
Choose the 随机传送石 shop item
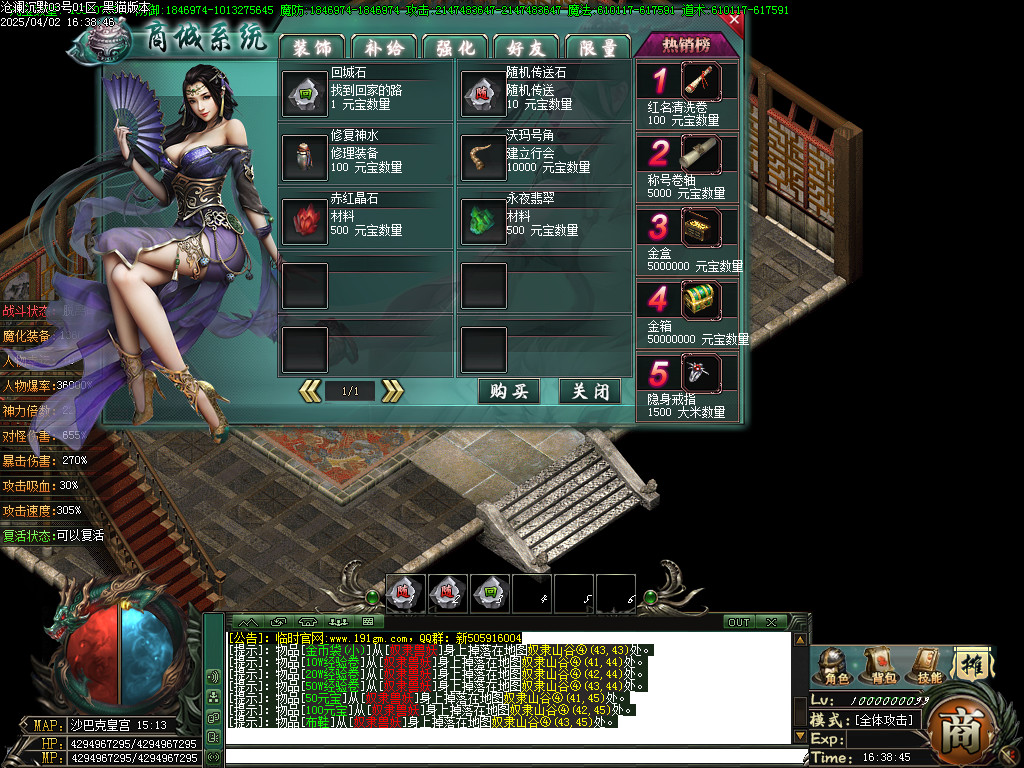point(482,94)
